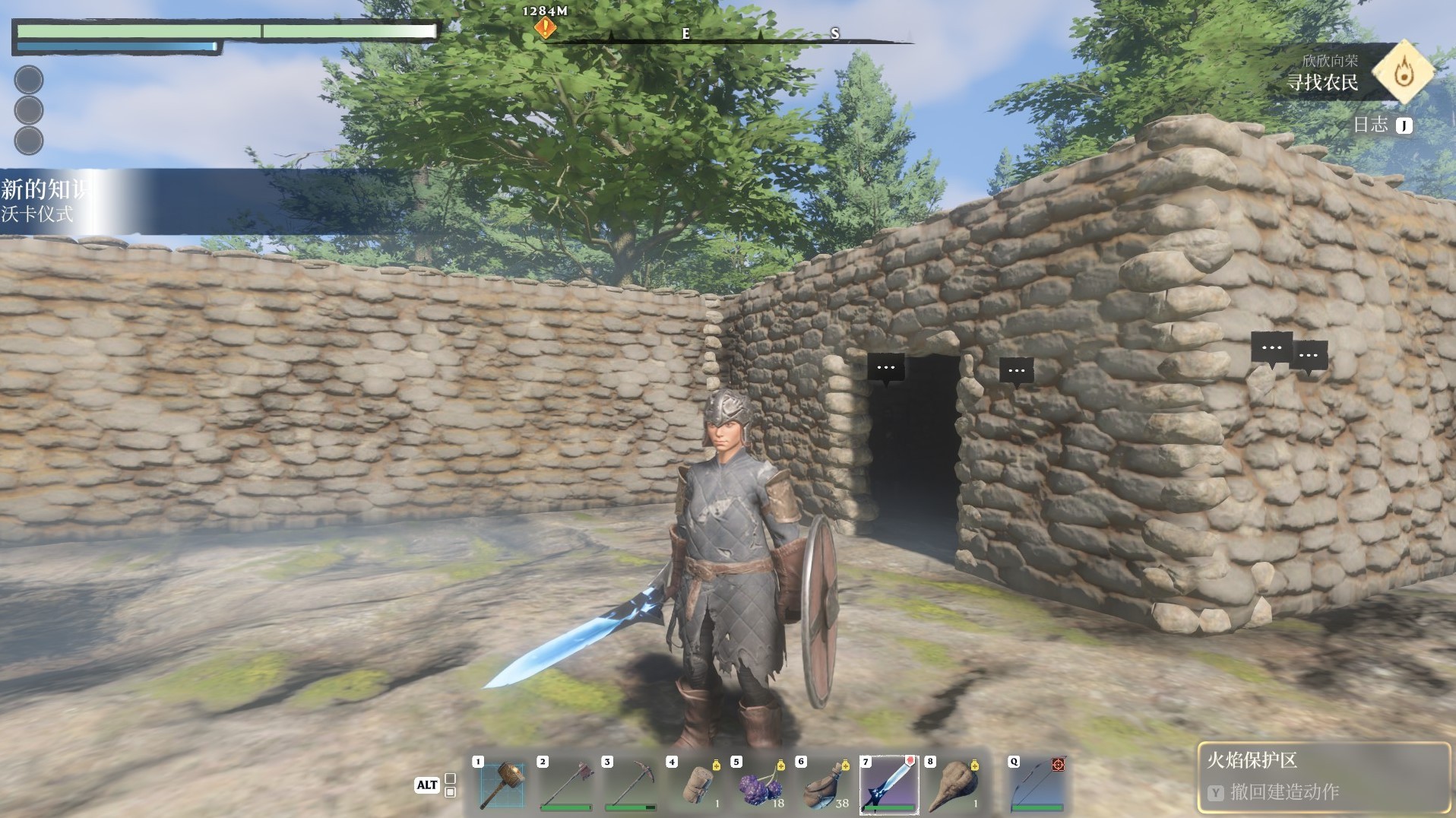Equip the axe in slot 2
This screenshot has width=1456, height=818.
click(x=566, y=786)
